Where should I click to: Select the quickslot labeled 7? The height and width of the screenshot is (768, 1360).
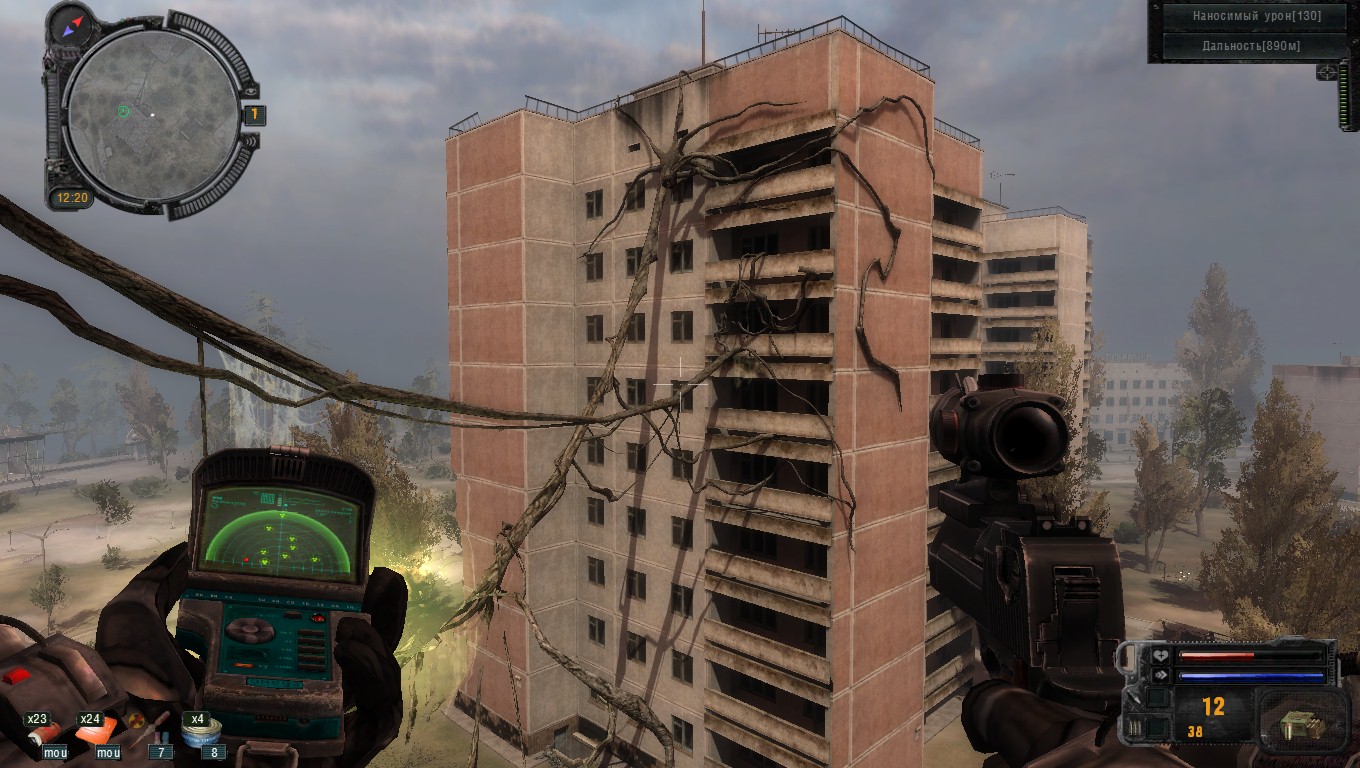162,752
